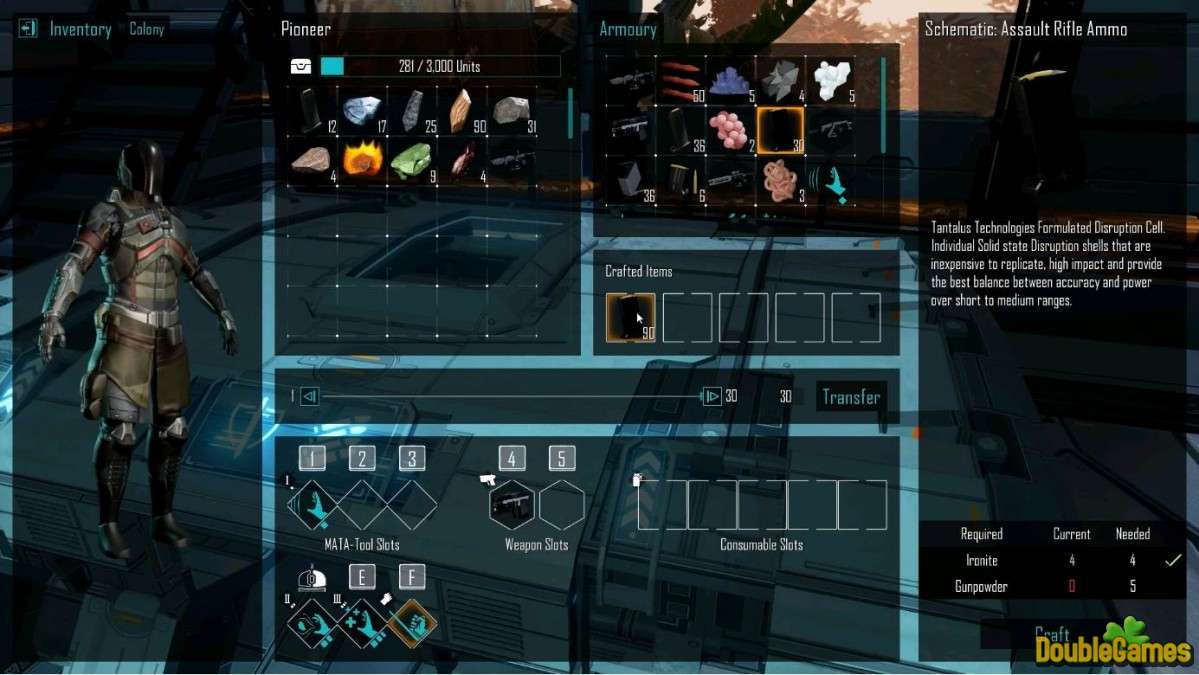
Task: Decrease the transfer amount with left arrow
Action: pos(309,397)
